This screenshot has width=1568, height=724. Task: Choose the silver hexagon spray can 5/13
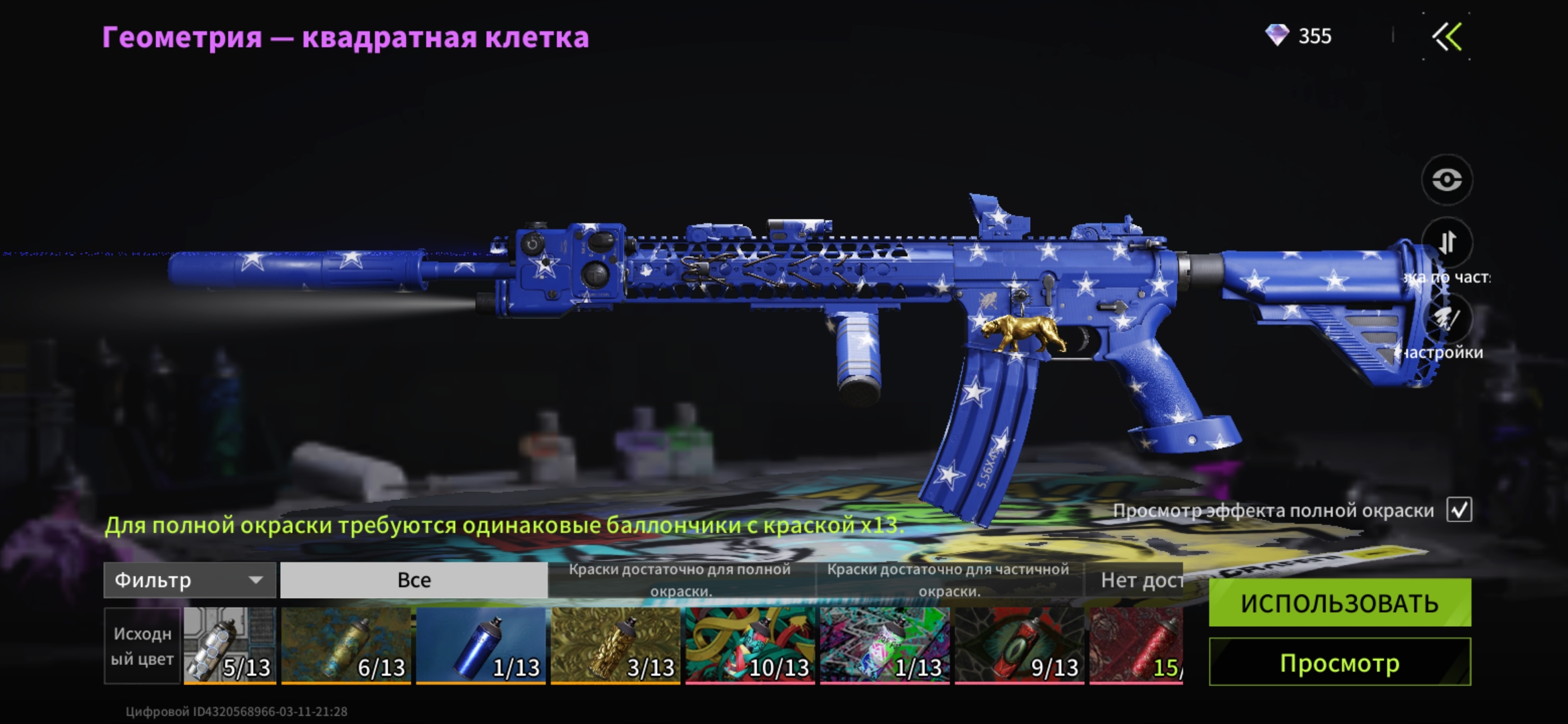coord(230,646)
